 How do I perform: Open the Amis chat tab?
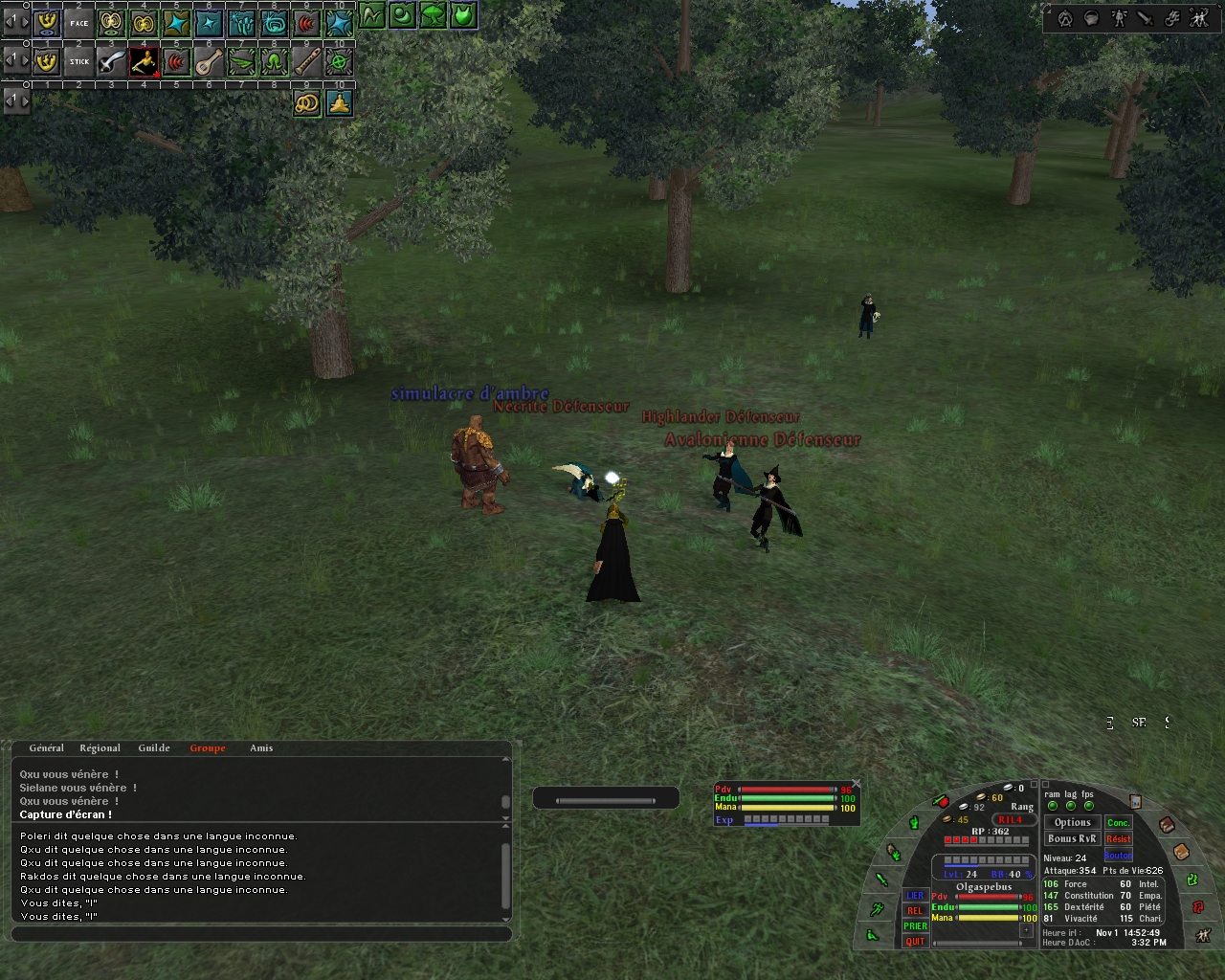(x=261, y=748)
